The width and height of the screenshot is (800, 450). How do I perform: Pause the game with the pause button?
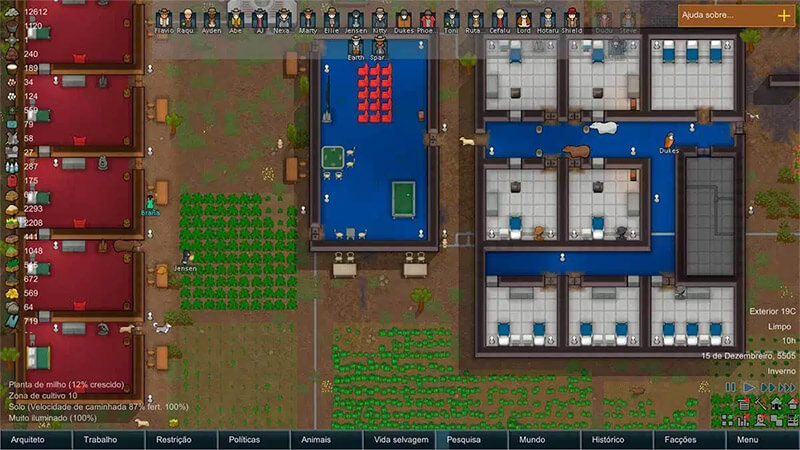731,387
